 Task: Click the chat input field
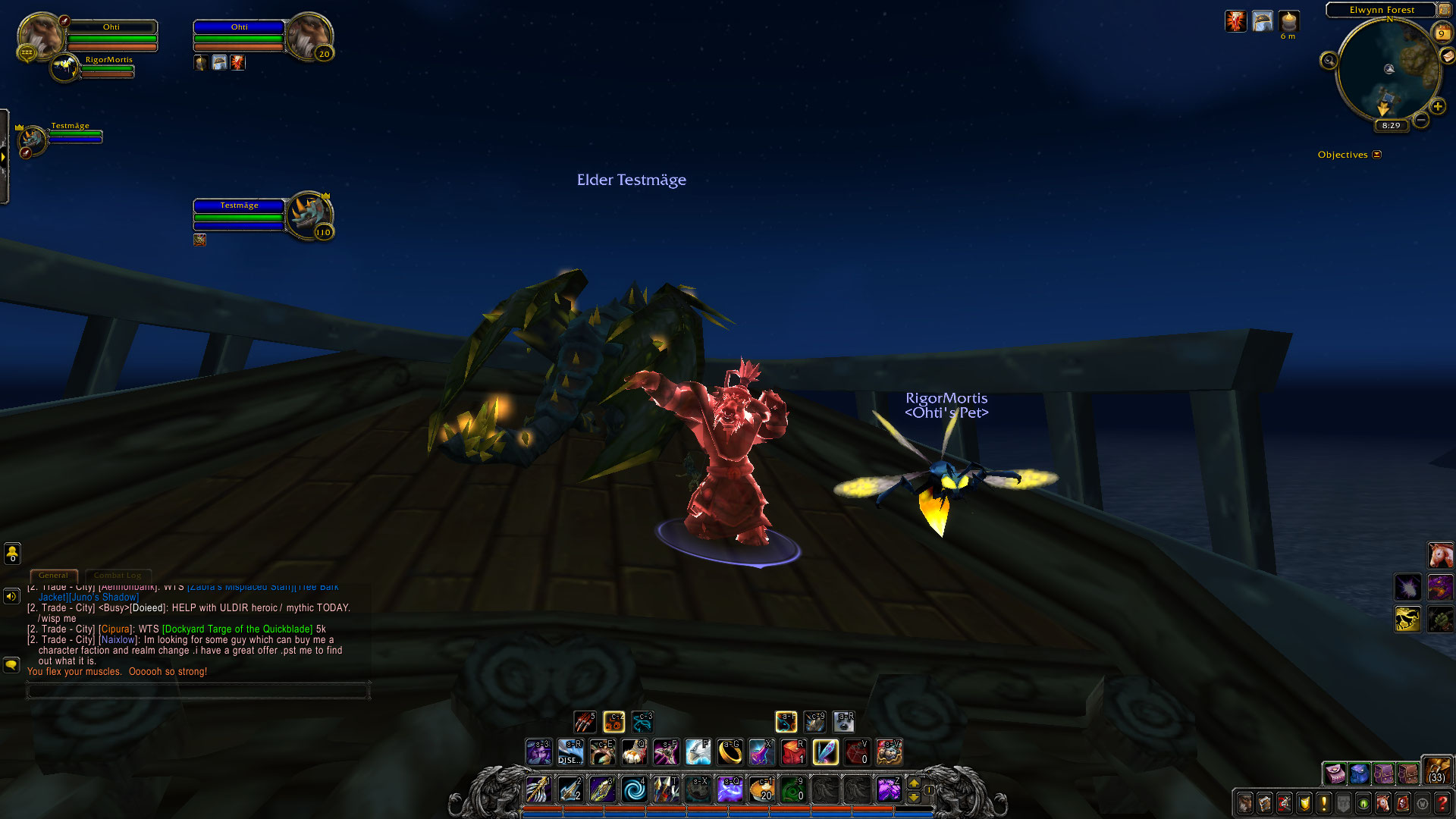point(197,690)
